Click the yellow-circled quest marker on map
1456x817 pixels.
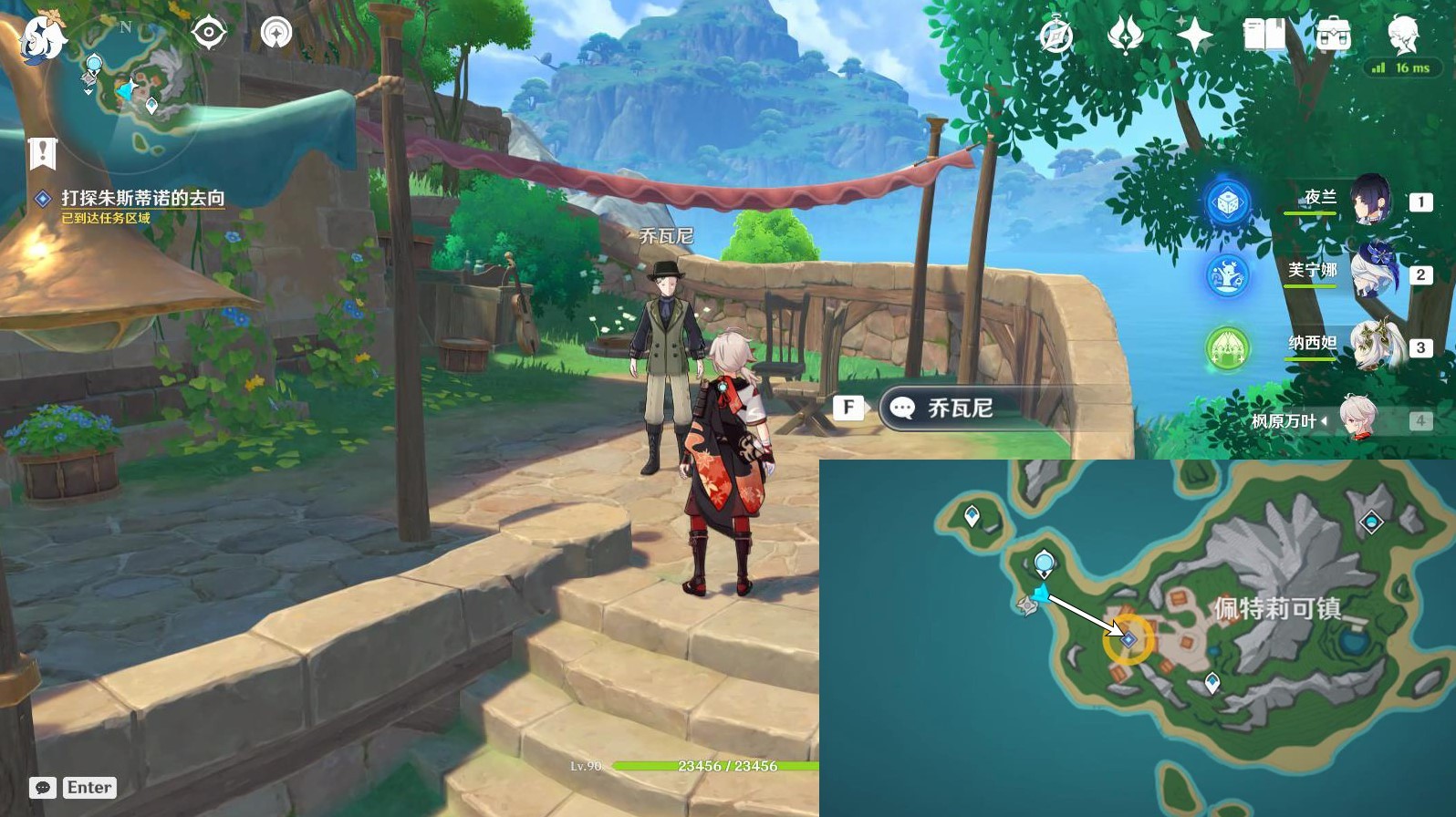pos(1128,640)
